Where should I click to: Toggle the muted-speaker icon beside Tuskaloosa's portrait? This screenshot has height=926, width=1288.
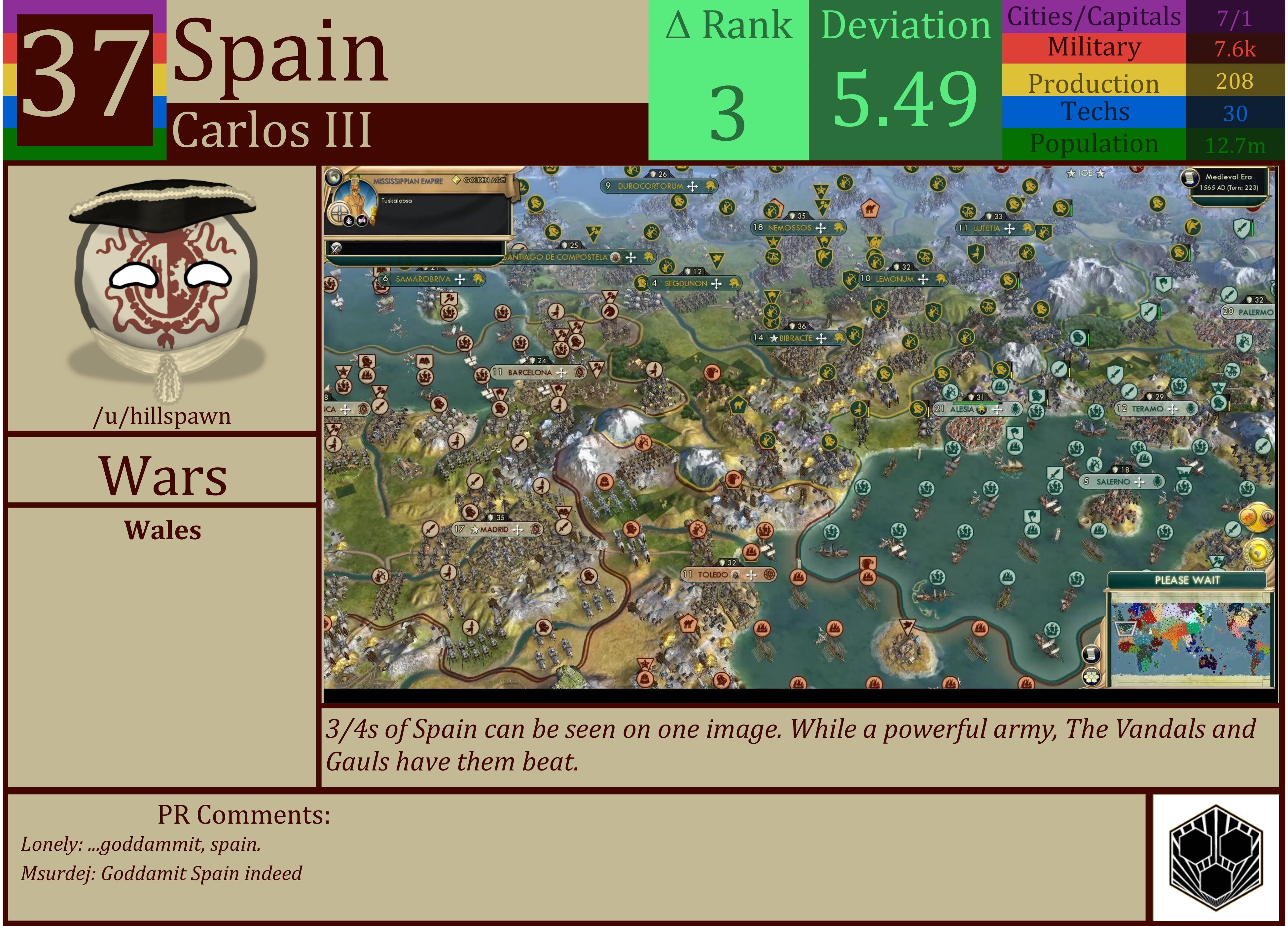pos(362,221)
